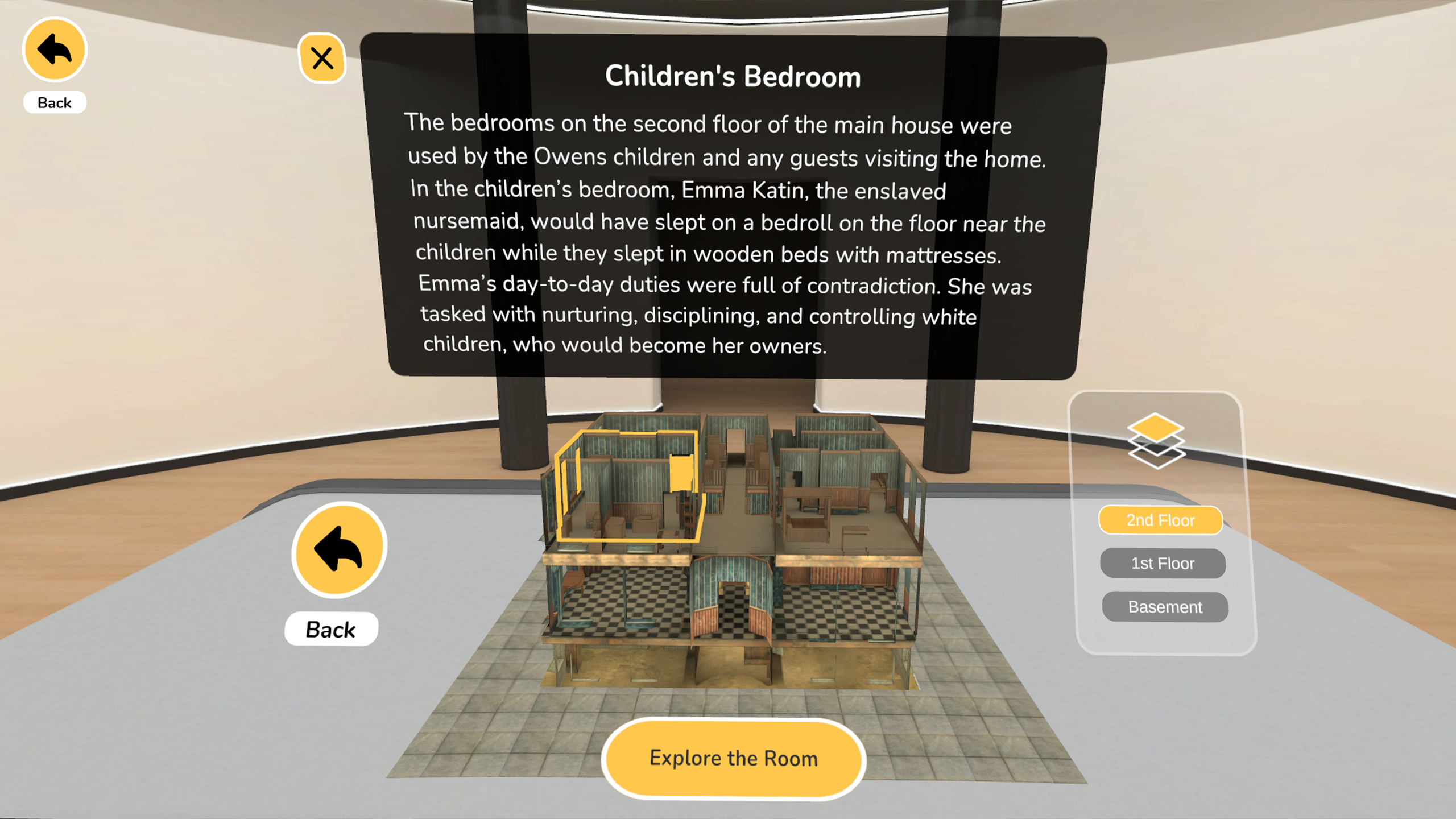Click the Back arrow icon at top left
This screenshot has height=819, width=1456.
54,49
